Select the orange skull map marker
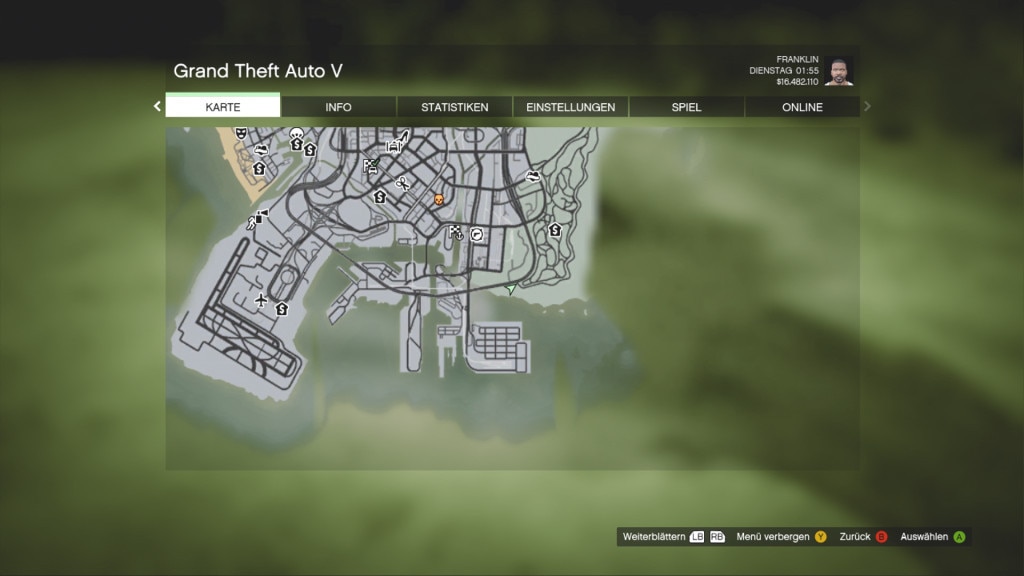 coord(438,200)
